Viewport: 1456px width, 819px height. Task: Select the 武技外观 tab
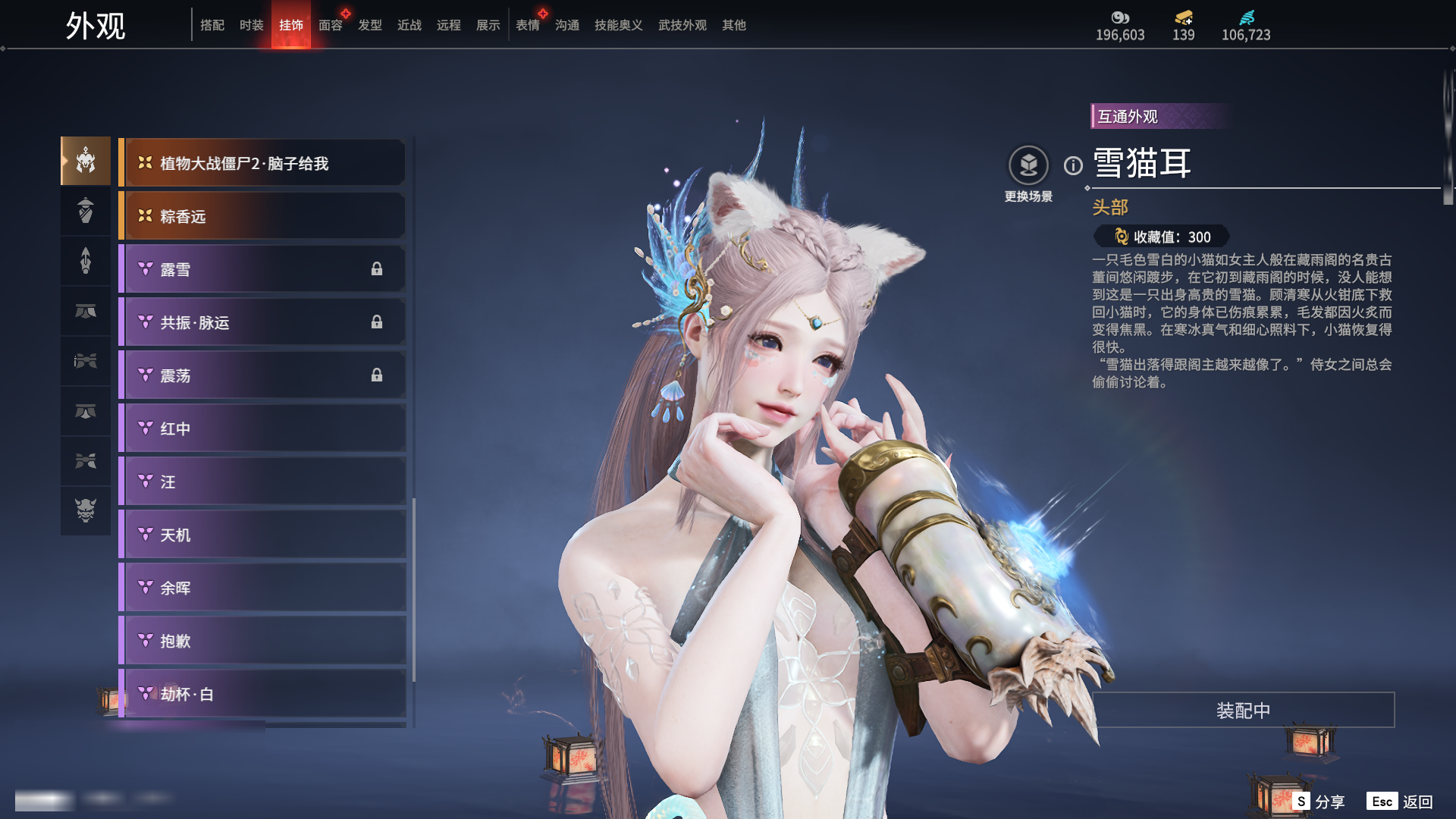click(682, 25)
